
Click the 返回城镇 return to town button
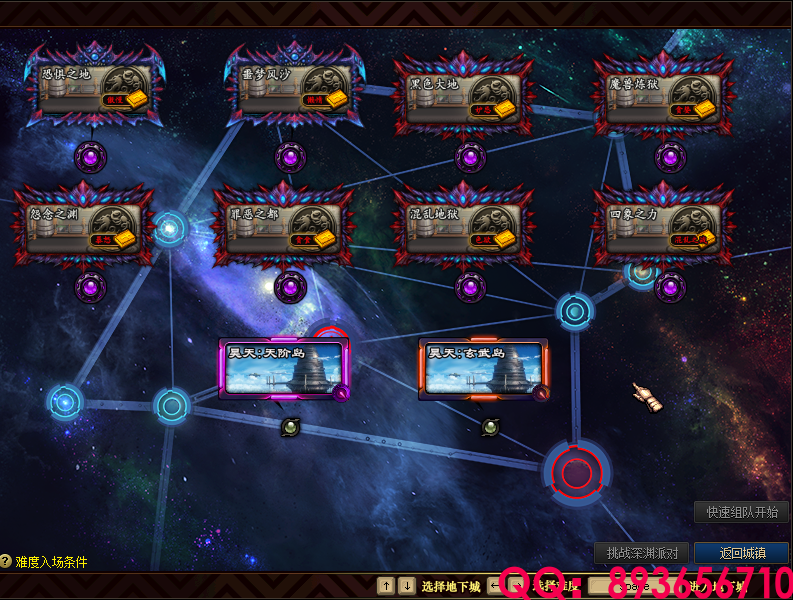742,553
